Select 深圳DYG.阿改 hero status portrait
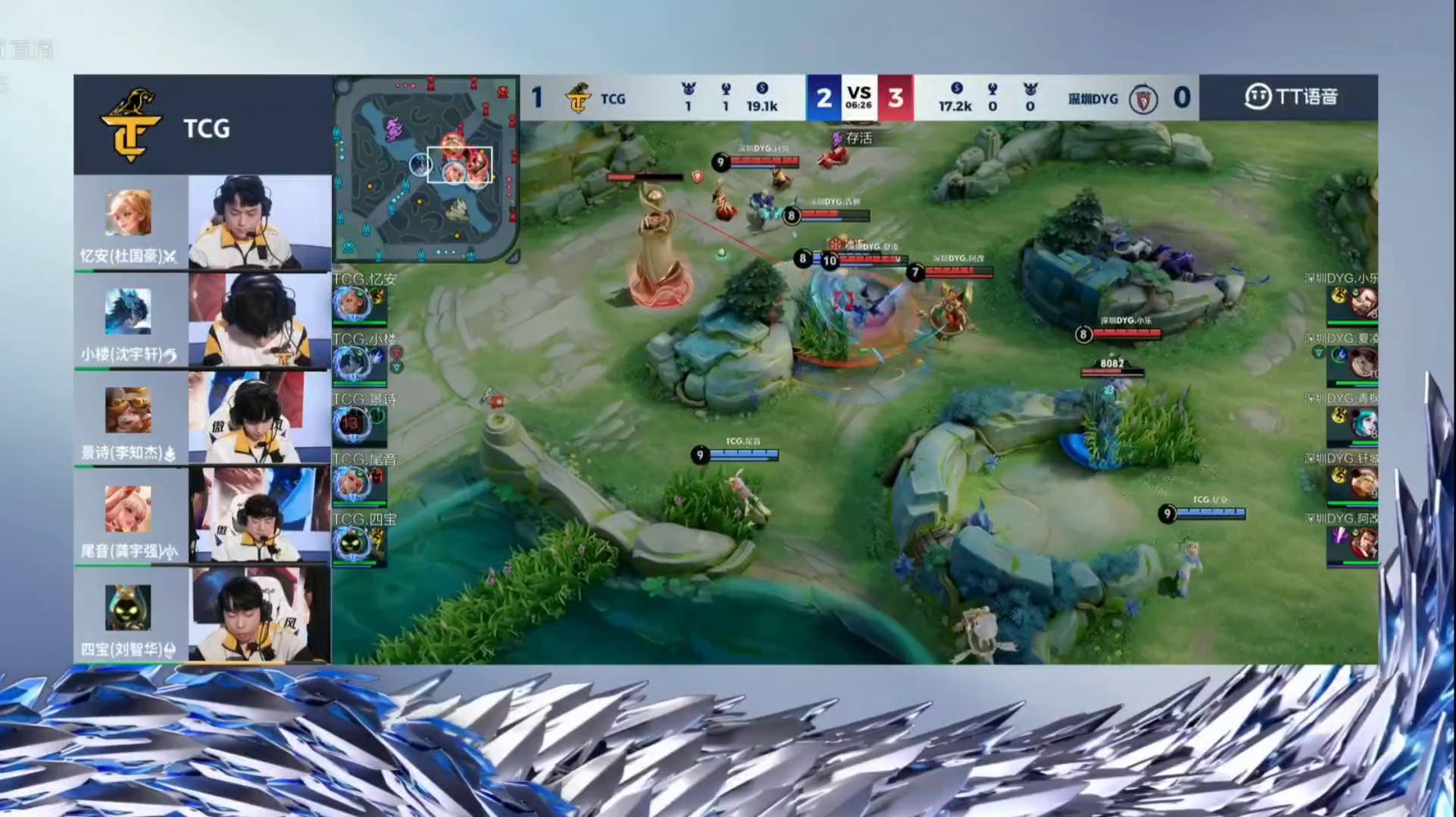The image size is (1456, 817). click(x=1363, y=543)
